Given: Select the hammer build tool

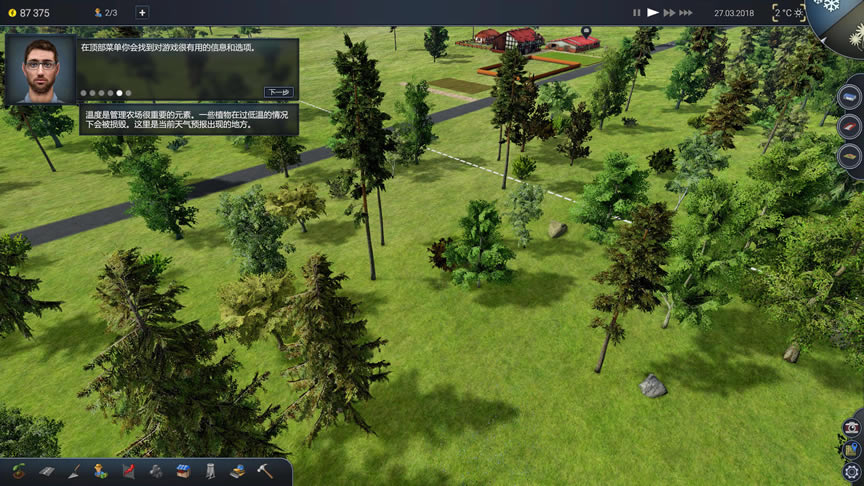Looking at the screenshot, I should 265,471.
